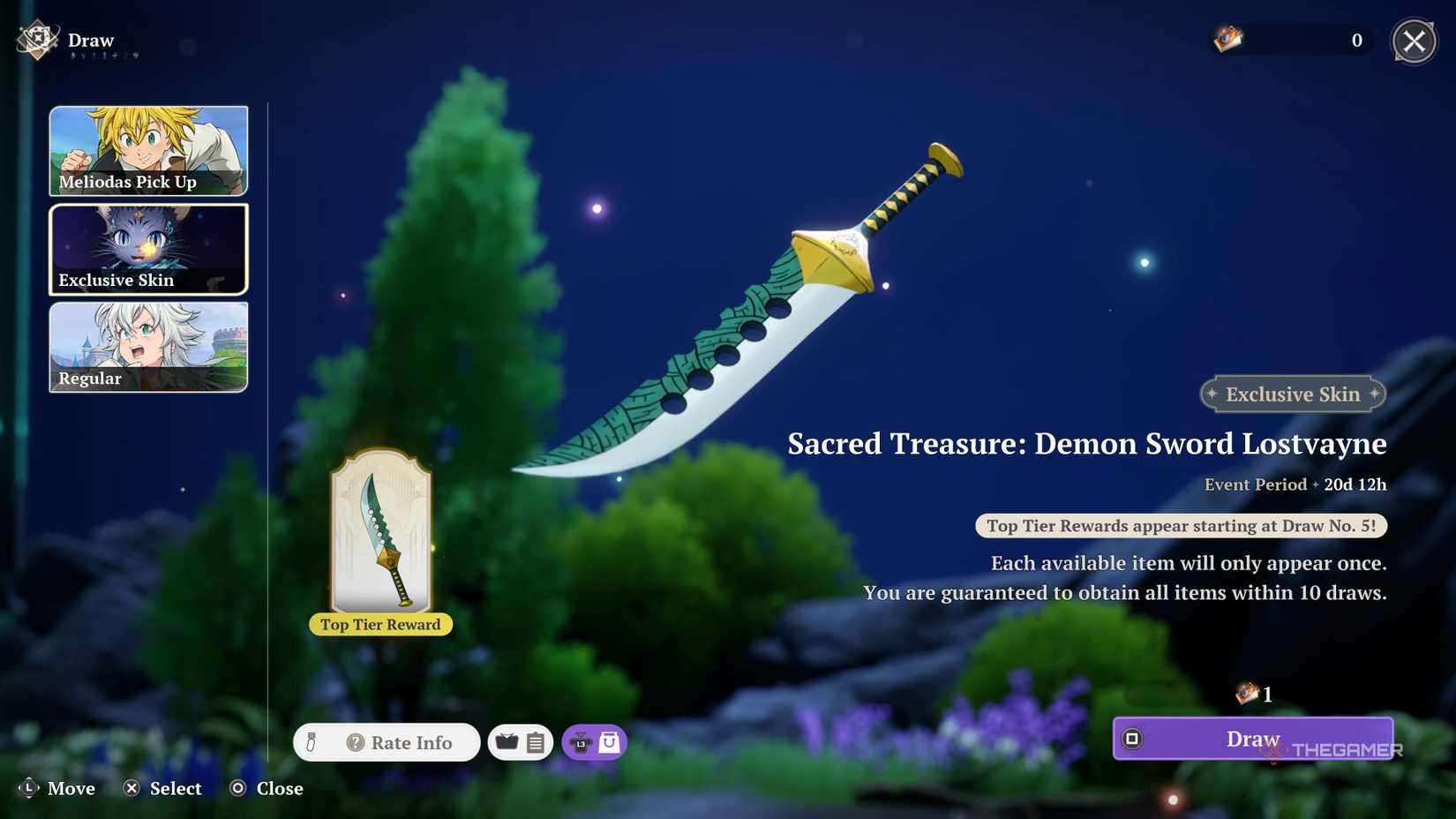Click the potion vial icon beside Rate Info

tap(311, 742)
